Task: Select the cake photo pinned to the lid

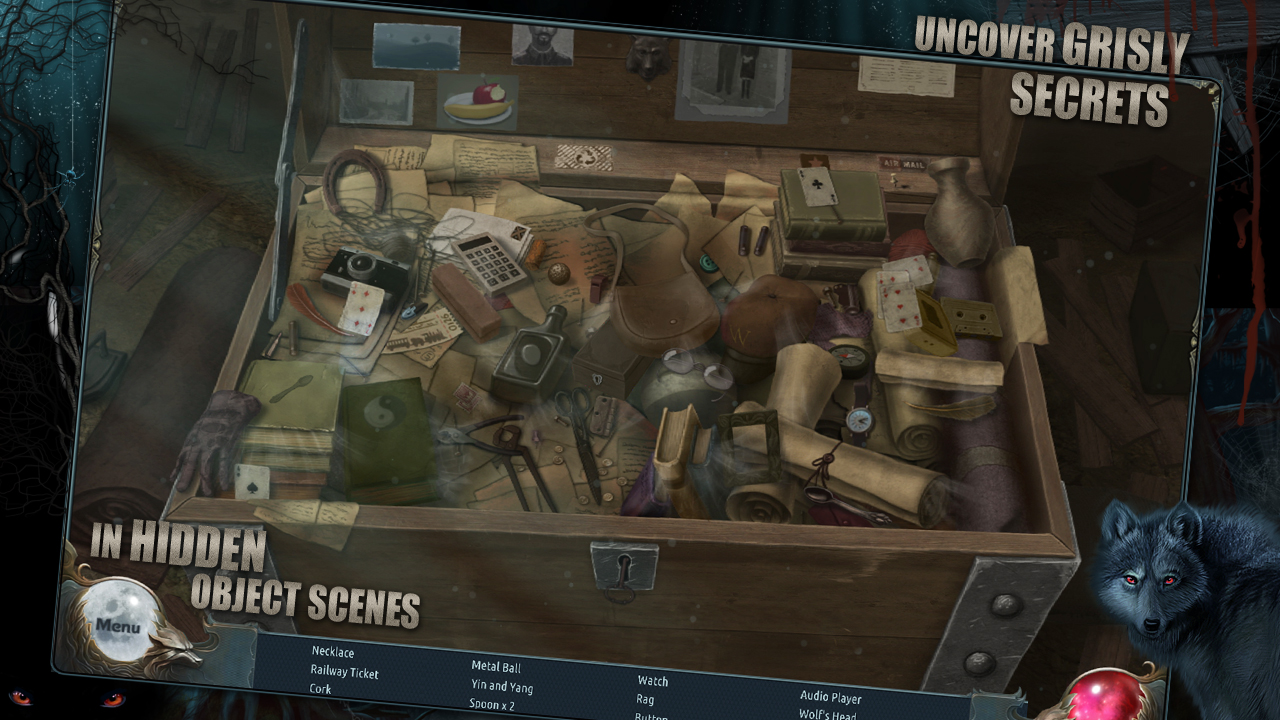Action: coord(479,99)
